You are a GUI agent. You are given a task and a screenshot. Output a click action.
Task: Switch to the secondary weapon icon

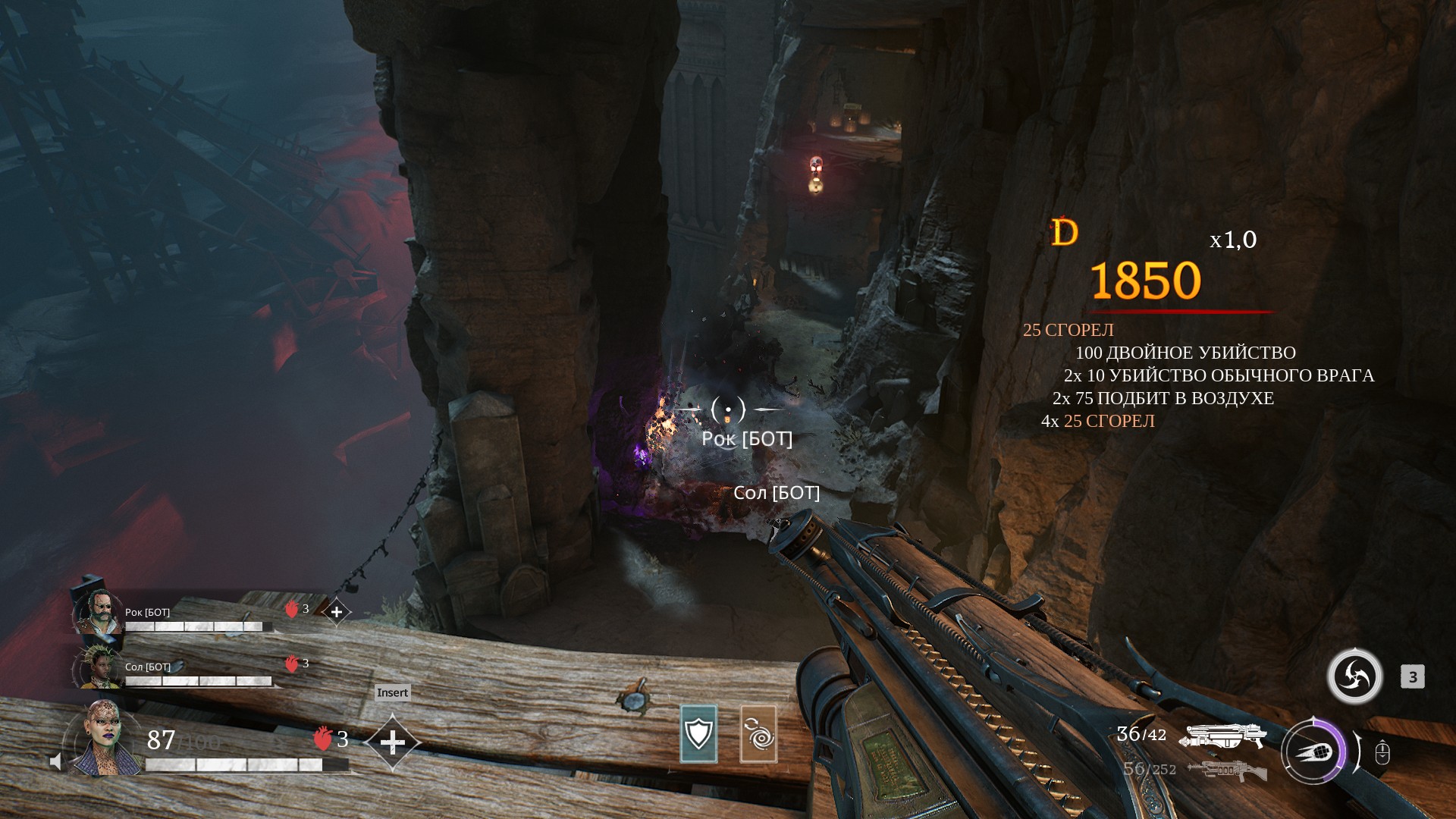(1225, 770)
